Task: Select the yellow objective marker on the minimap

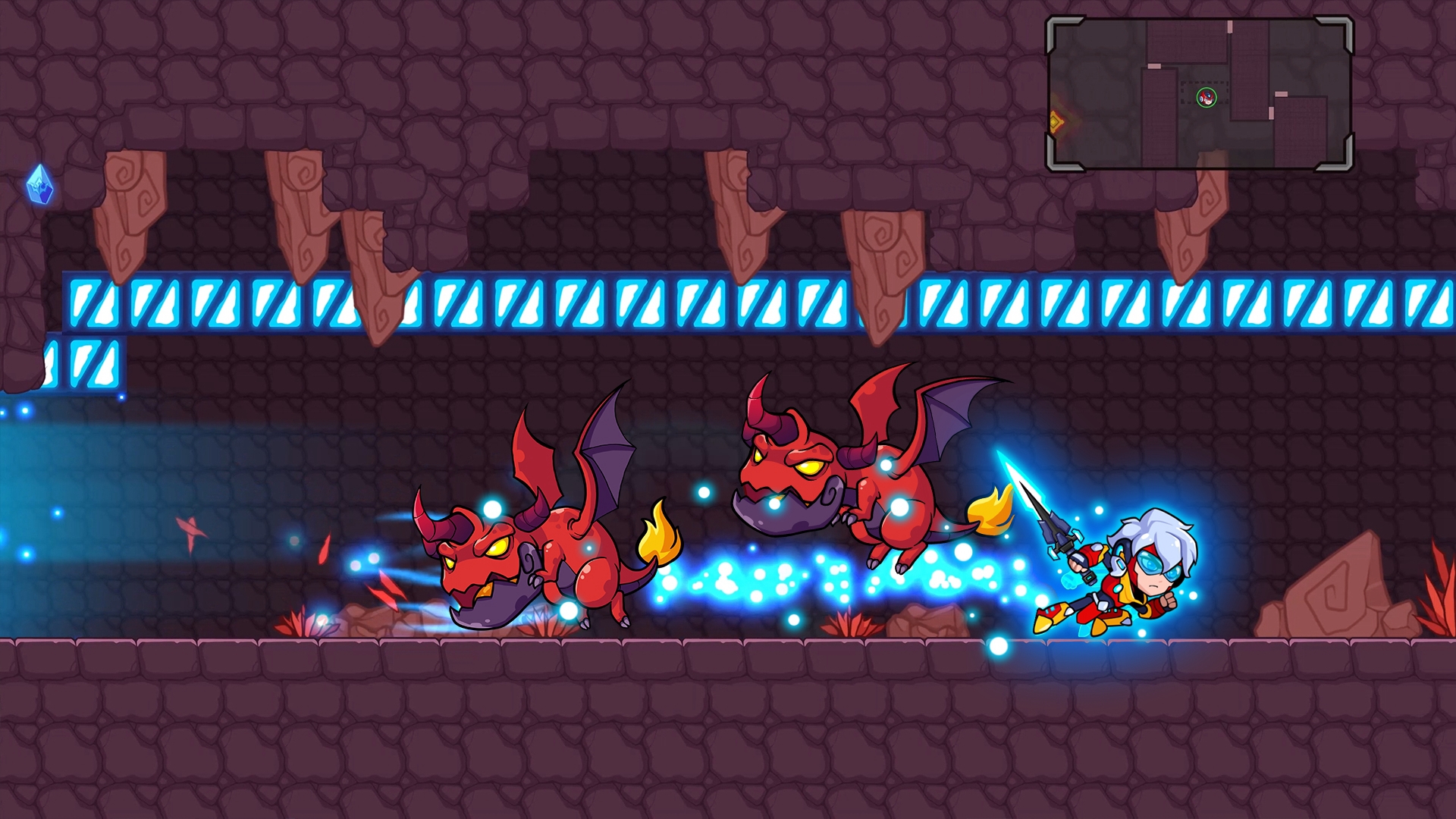Action: click(1056, 121)
